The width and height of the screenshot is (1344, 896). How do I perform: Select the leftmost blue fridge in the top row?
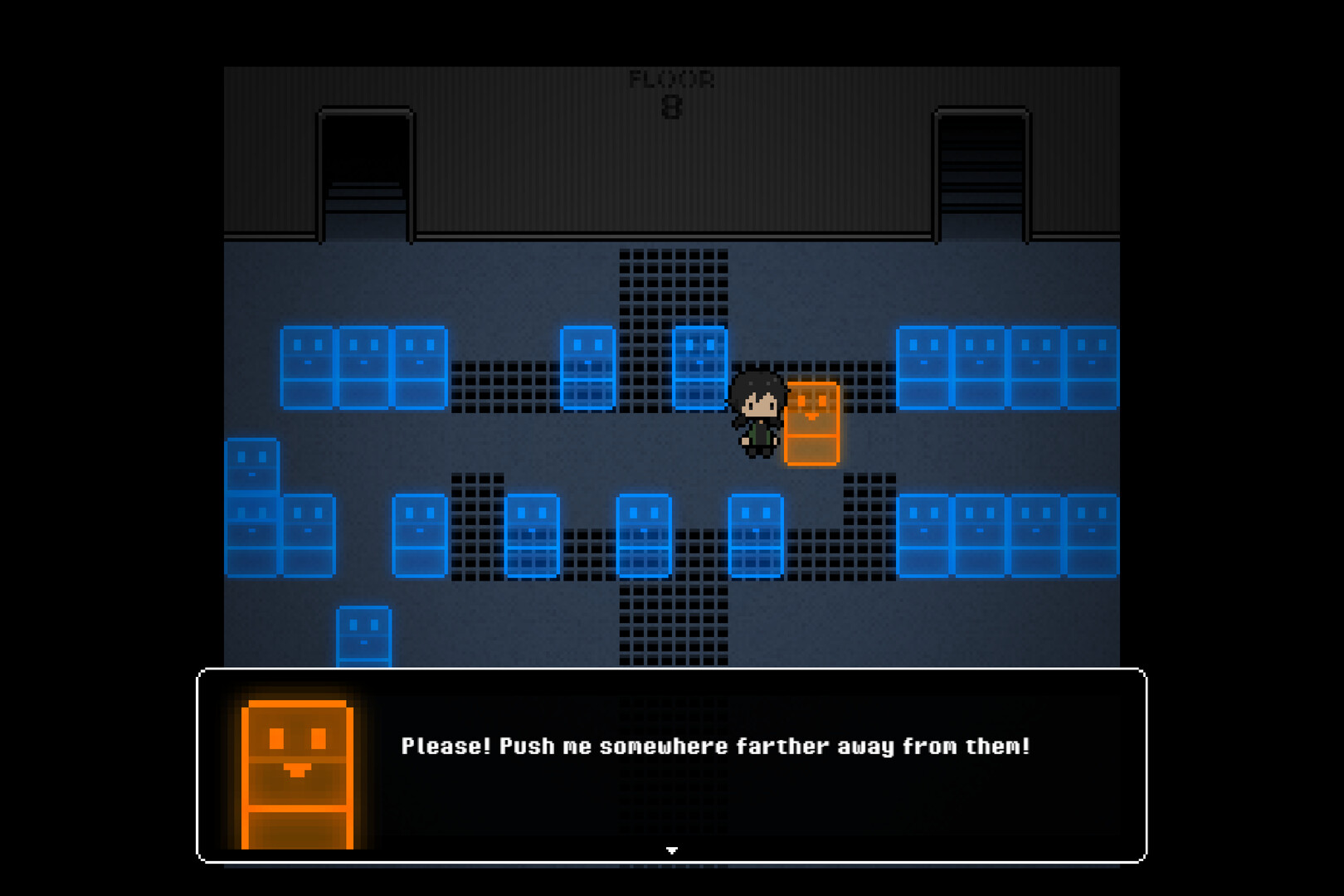point(307,369)
